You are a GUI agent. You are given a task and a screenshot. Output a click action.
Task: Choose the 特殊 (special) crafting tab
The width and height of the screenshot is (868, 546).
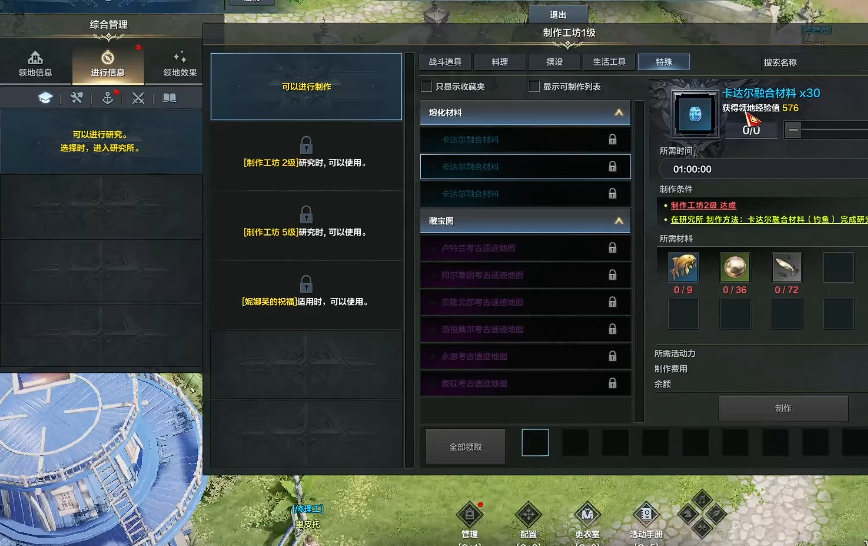(663, 62)
